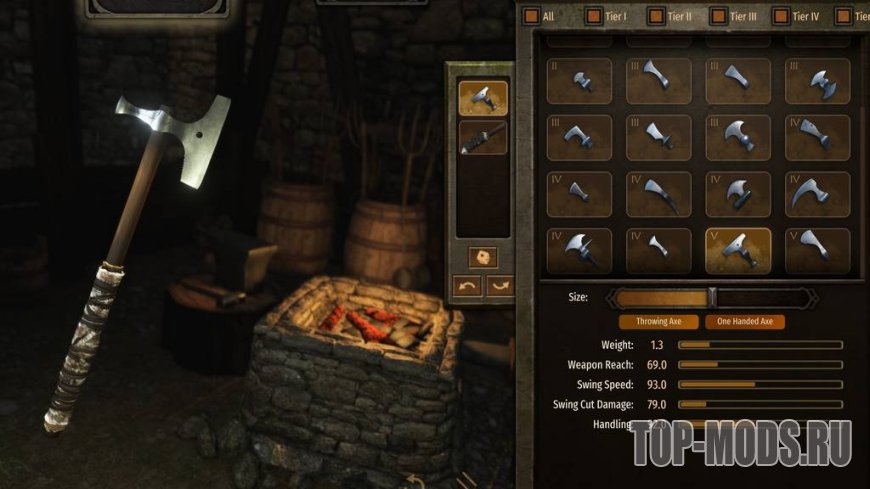Choose the highlighted Tier V axe head
Viewport: 870px width, 489px height.
[x=738, y=251]
